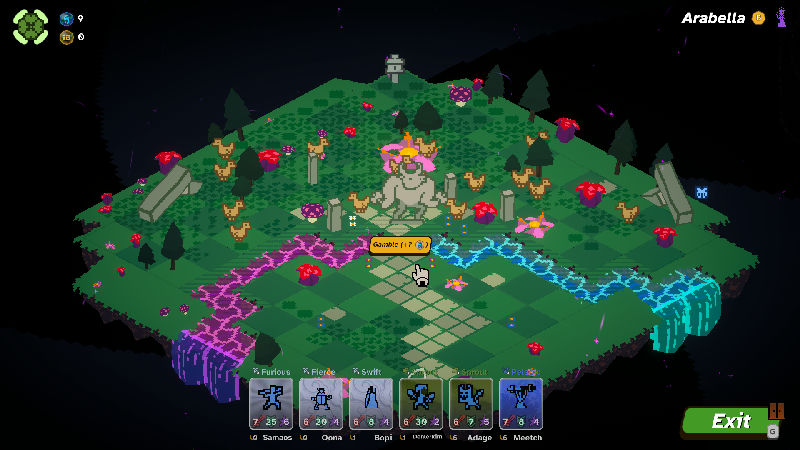This screenshot has height=450, width=800.
Task: Select the Furious Samaos unit card
Action: 270,404
